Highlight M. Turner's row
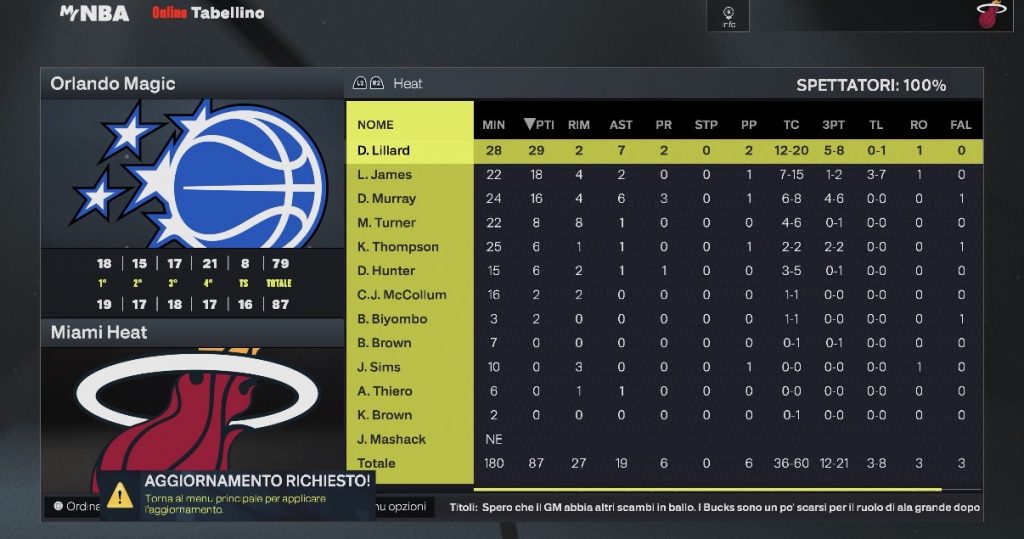The height and width of the screenshot is (539, 1024). point(386,223)
